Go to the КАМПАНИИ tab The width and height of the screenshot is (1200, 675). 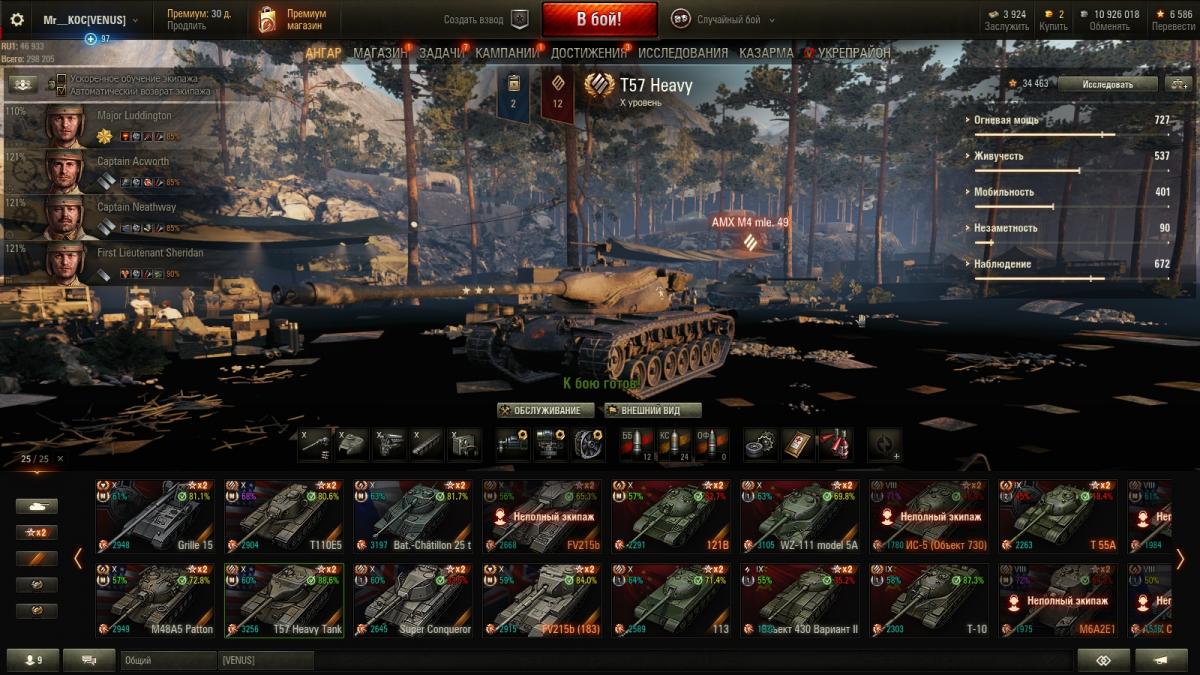pos(507,53)
